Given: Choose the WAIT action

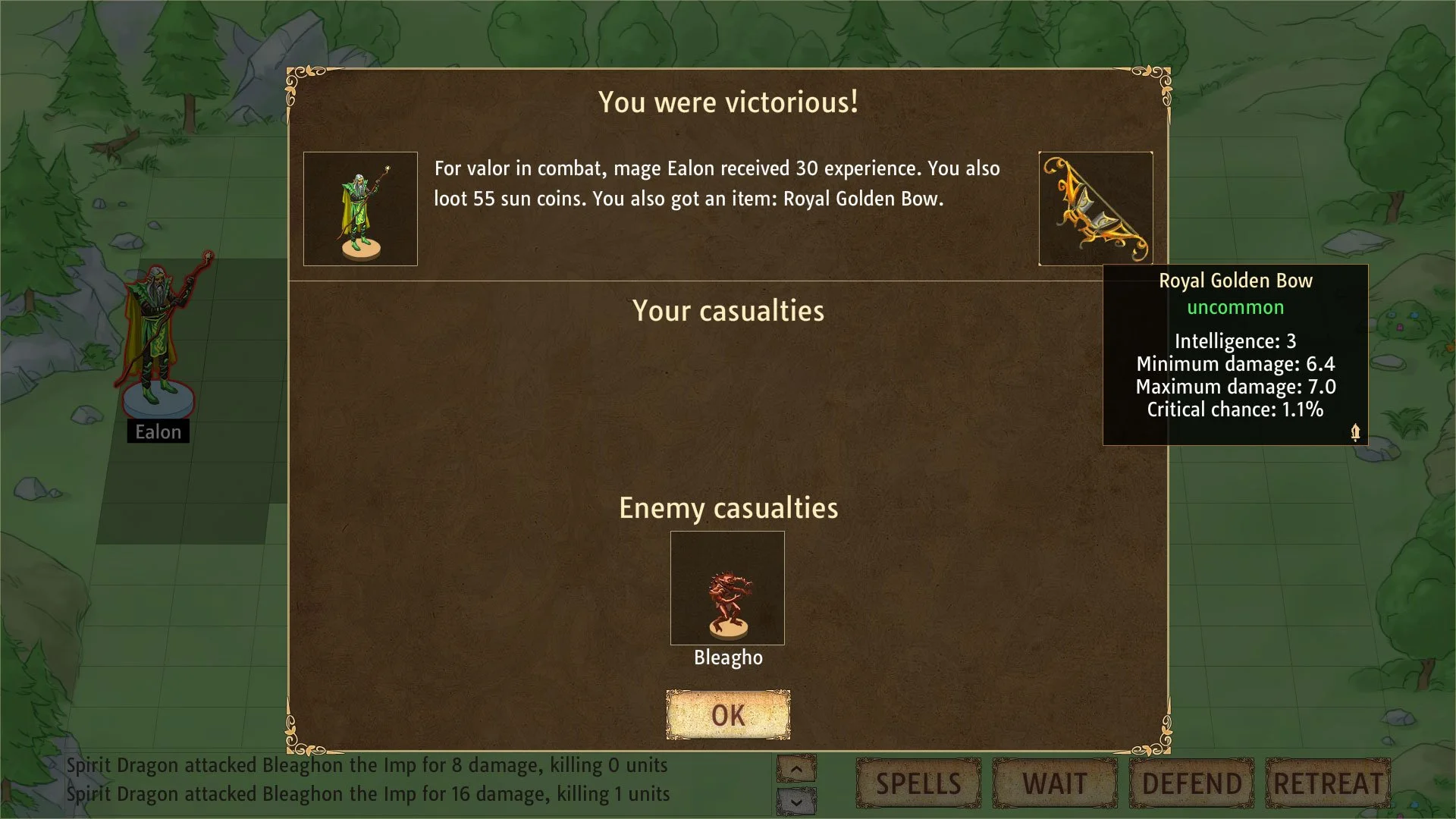Looking at the screenshot, I should pyautogui.click(x=1055, y=783).
